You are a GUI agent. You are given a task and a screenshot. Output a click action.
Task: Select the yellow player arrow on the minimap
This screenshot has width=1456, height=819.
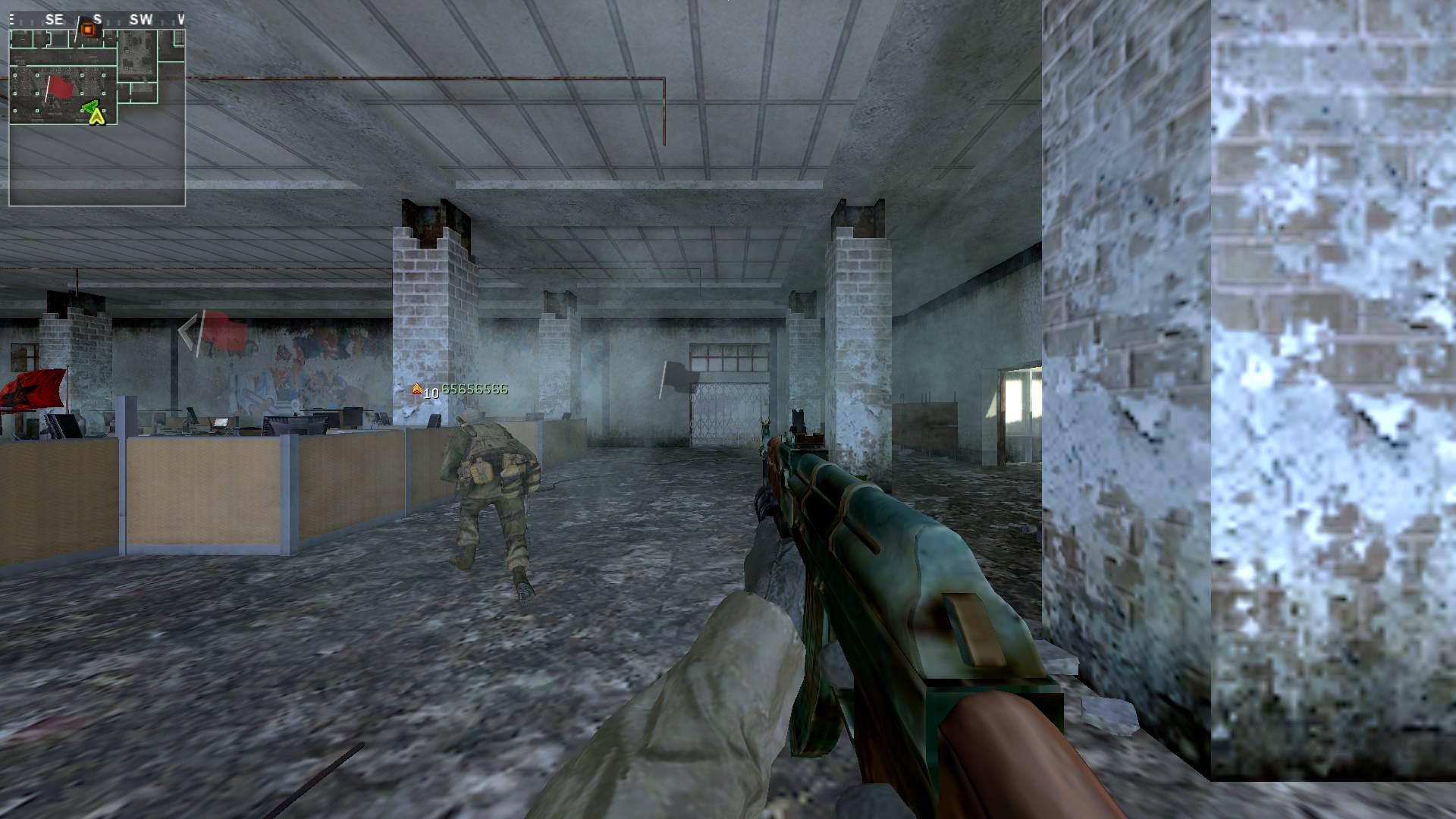(96, 117)
